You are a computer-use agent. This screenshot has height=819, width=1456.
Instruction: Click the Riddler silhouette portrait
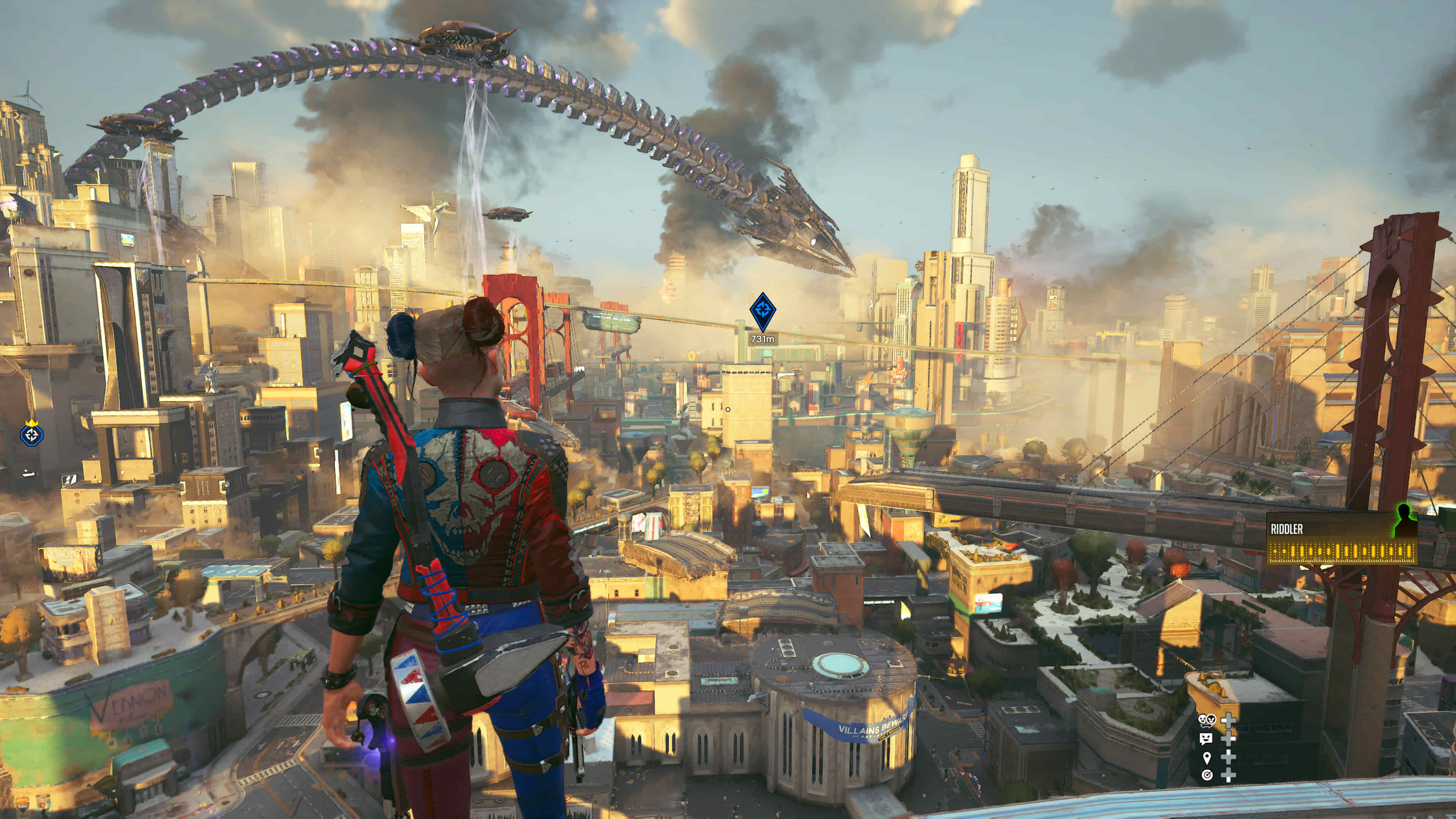coord(1404,521)
